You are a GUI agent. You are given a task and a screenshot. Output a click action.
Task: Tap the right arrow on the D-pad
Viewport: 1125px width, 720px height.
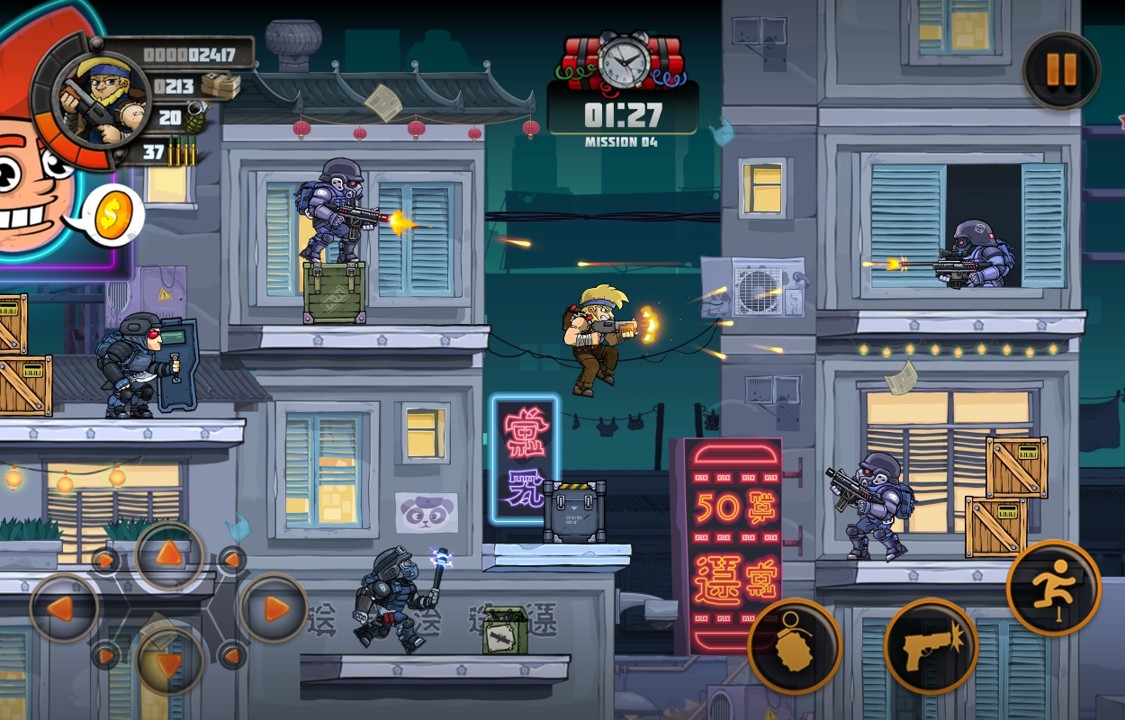point(272,608)
